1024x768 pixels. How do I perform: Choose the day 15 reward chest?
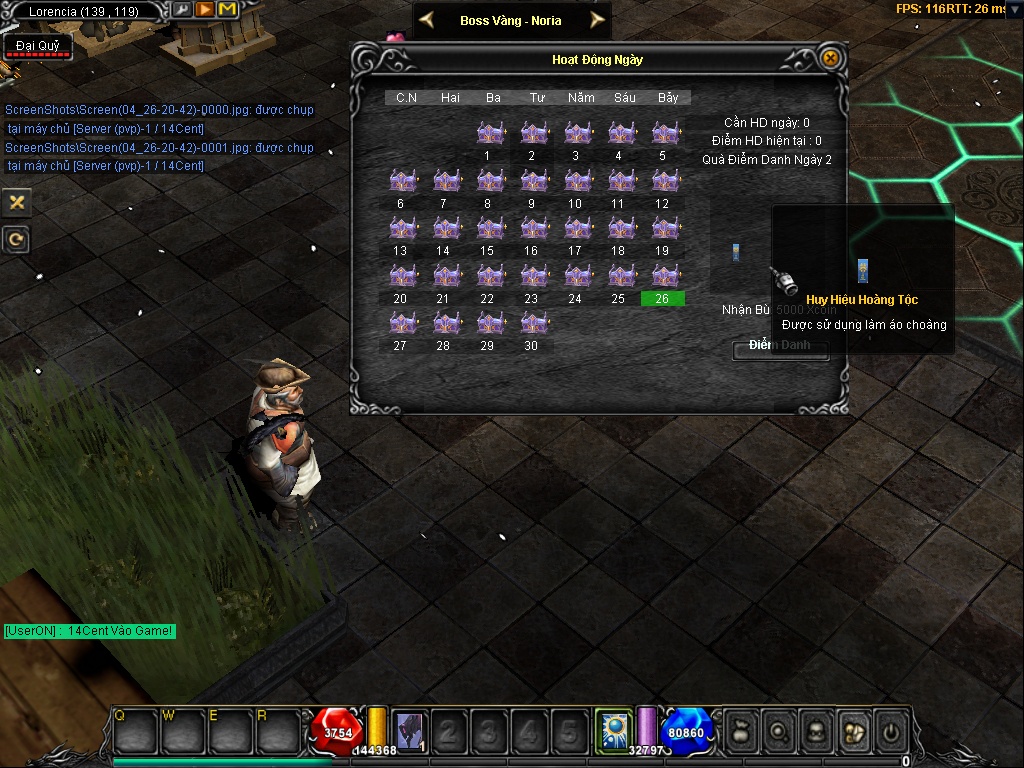click(487, 229)
